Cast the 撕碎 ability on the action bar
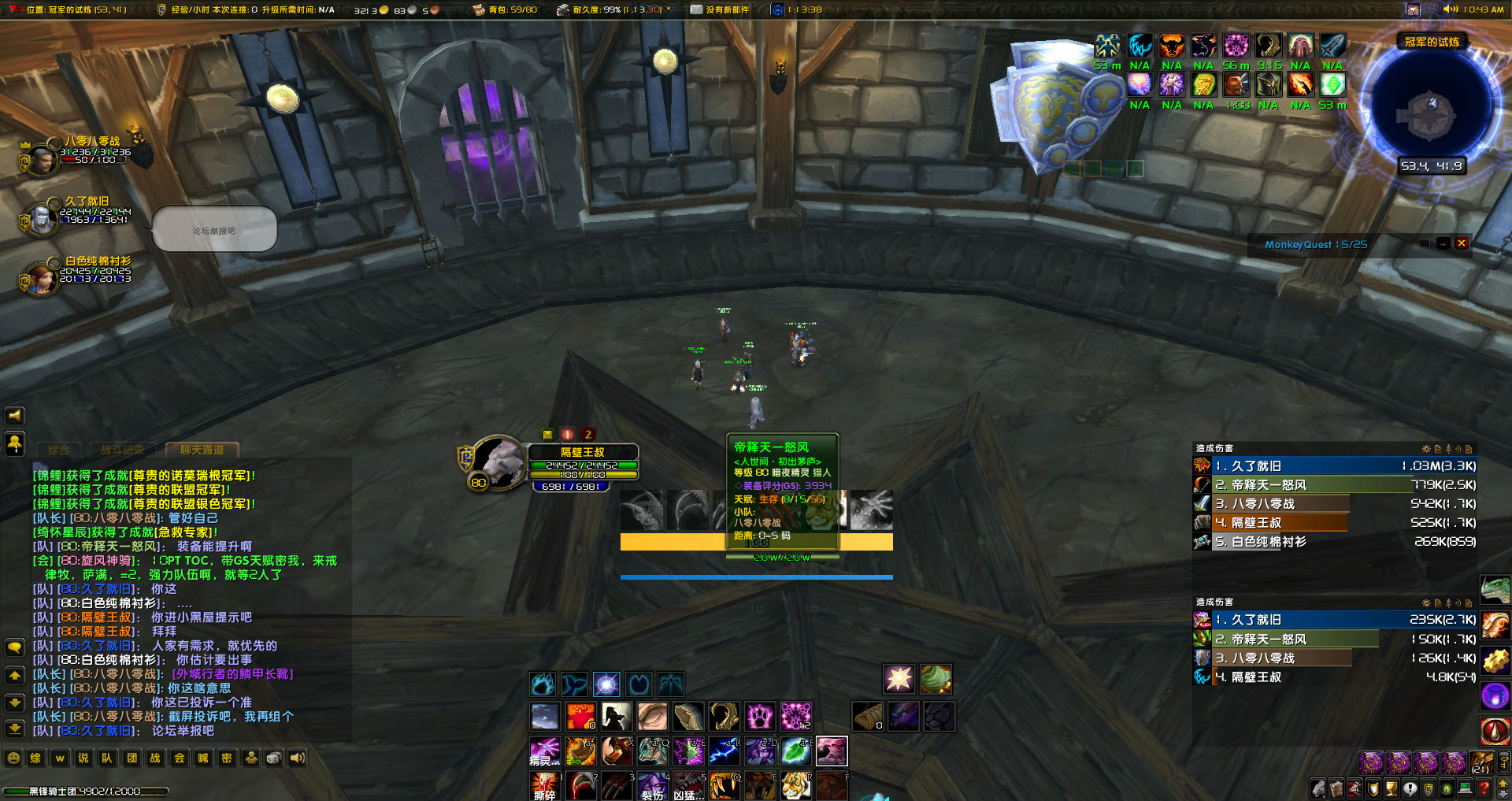The height and width of the screenshot is (801, 1512). 545,786
